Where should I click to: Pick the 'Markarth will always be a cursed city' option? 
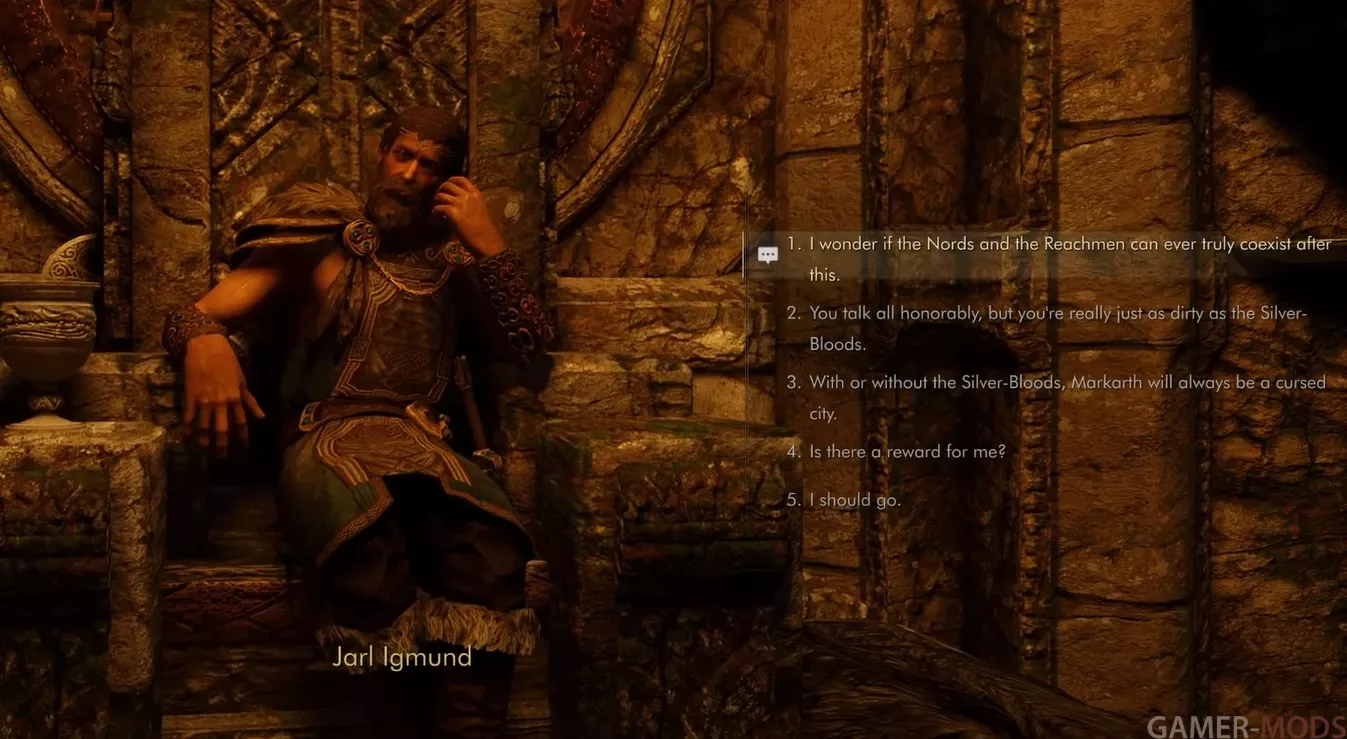click(1060, 383)
